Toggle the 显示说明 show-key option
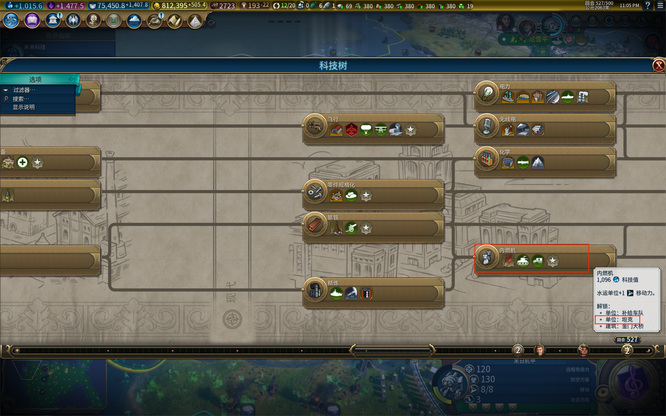Viewport: 666px width, 416px height. click(23, 107)
